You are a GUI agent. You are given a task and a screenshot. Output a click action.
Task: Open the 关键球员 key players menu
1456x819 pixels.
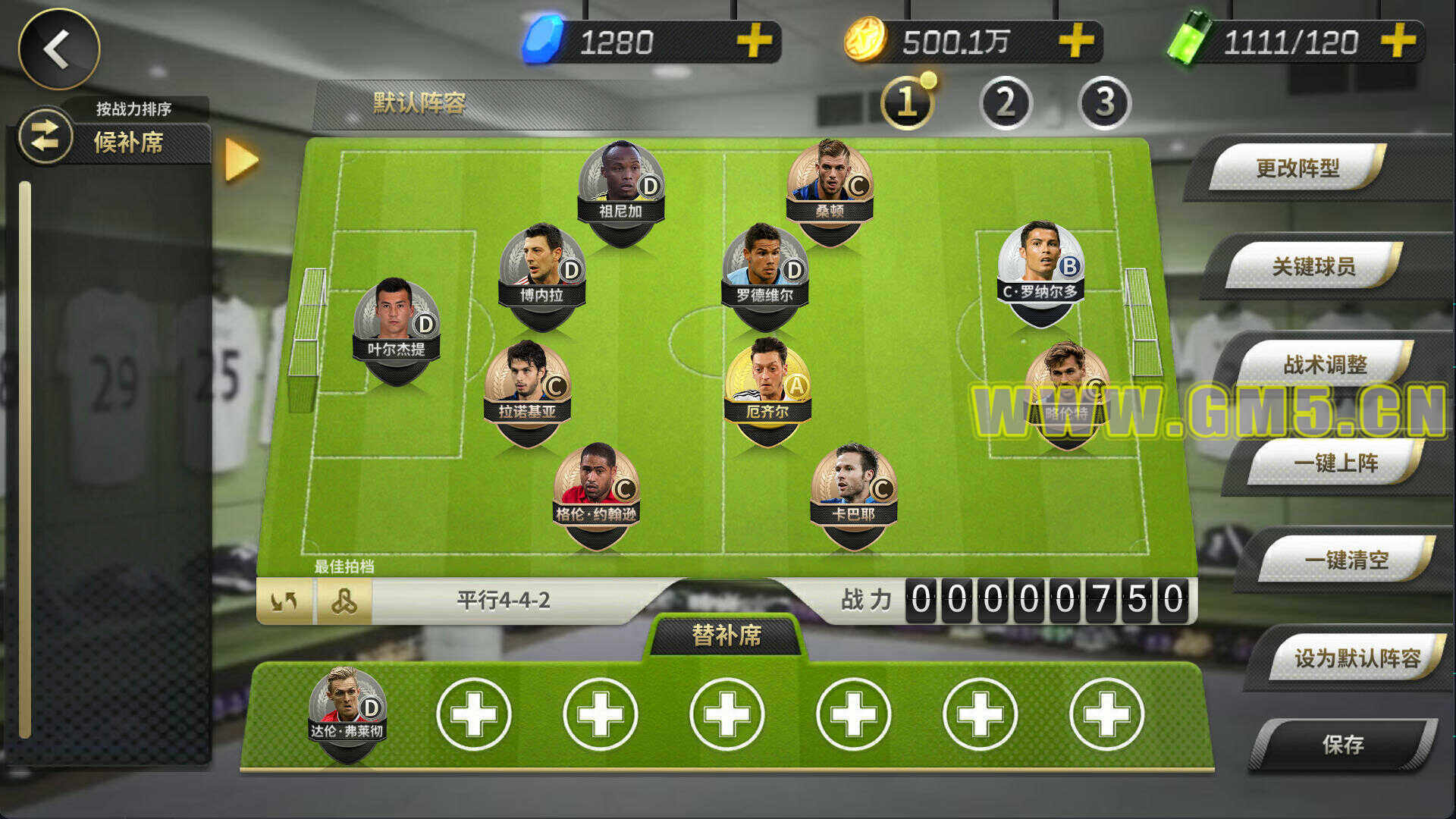tap(1313, 266)
